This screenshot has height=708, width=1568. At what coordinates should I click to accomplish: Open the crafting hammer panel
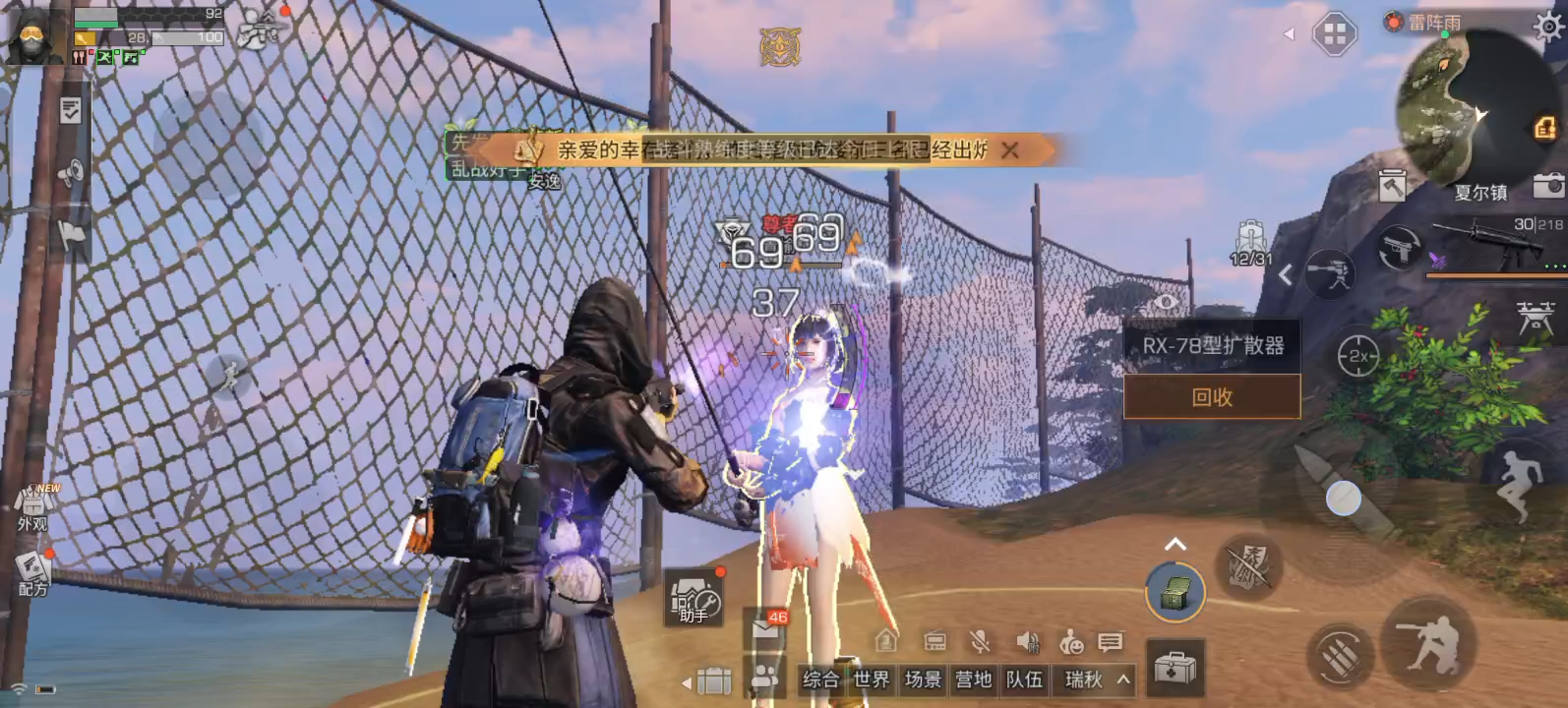tap(1391, 185)
